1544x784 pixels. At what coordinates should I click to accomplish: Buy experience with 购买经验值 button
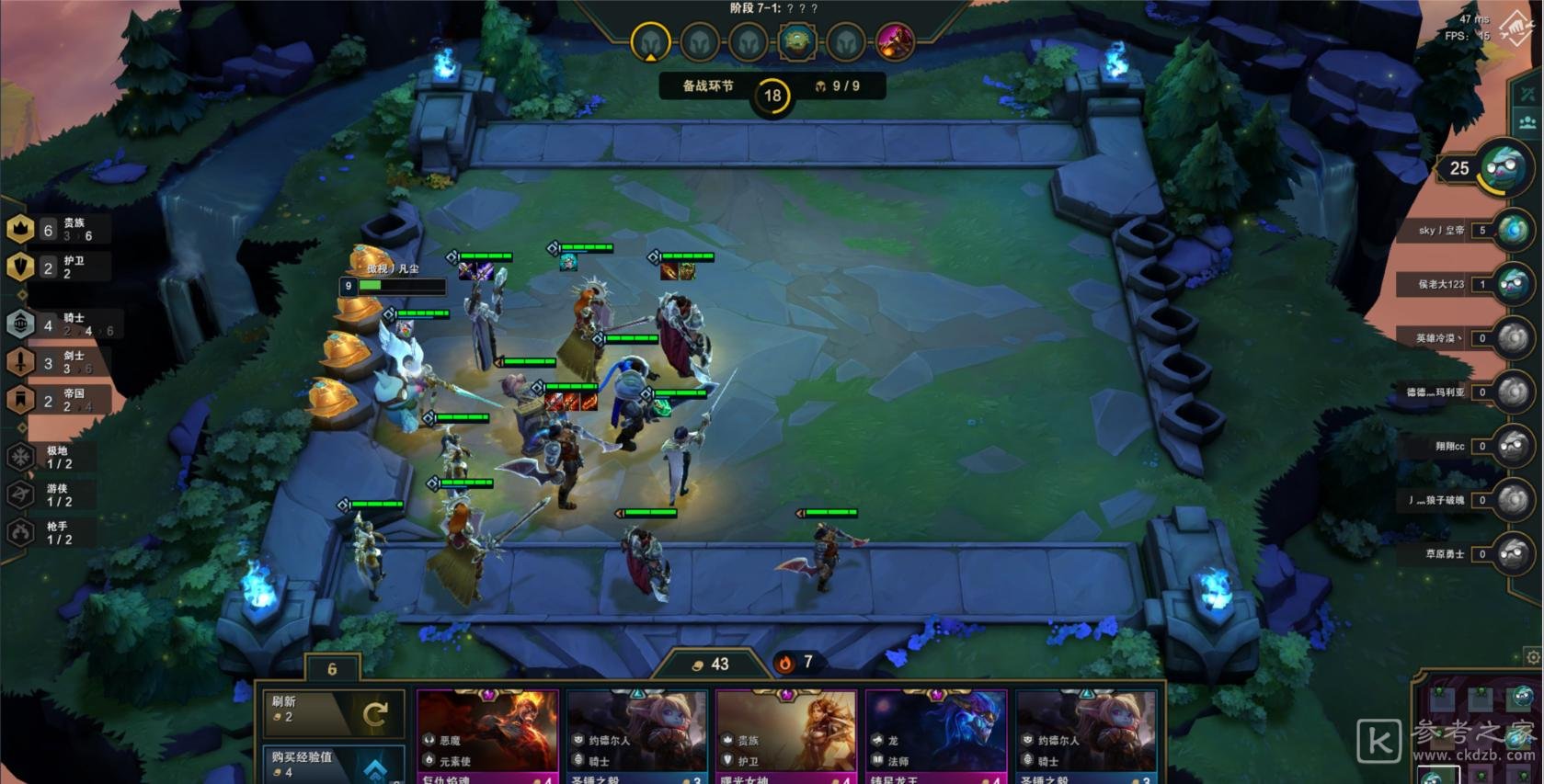(332, 765)
